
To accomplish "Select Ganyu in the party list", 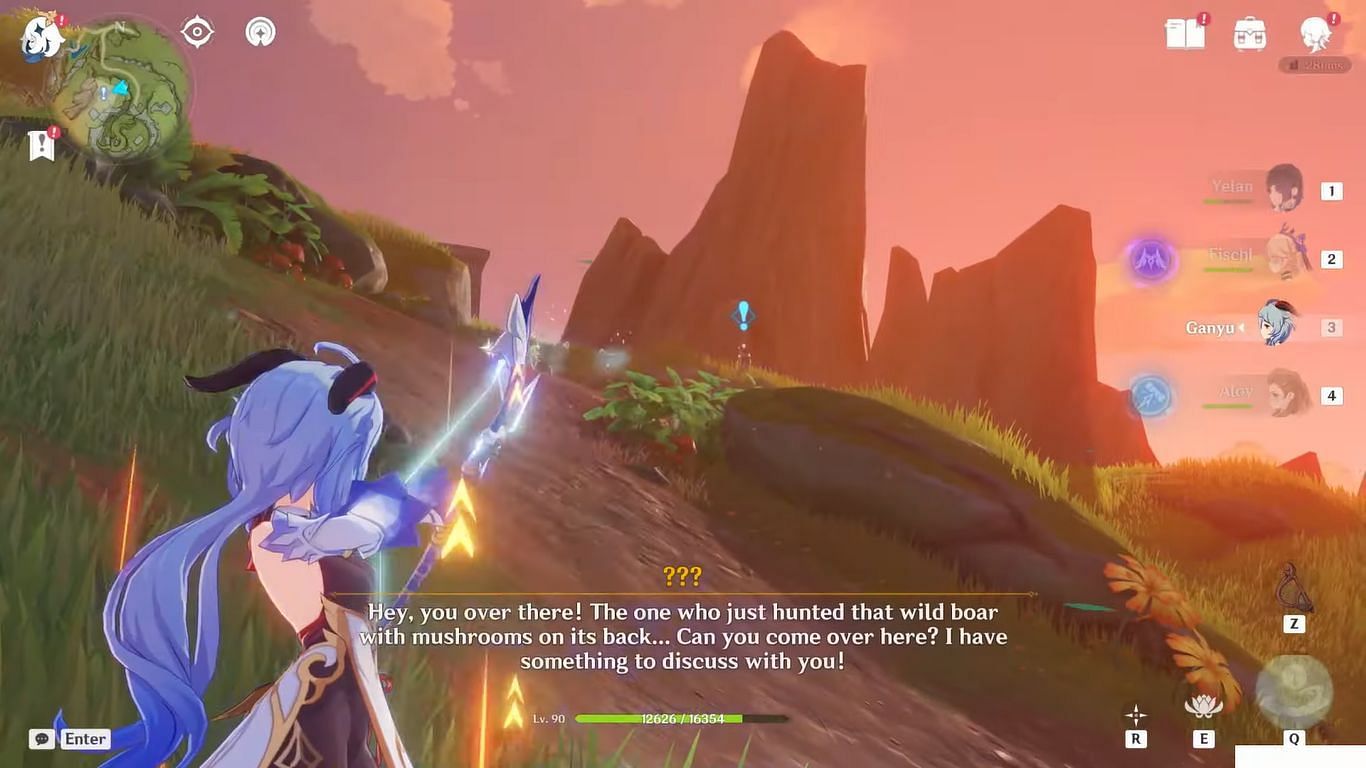I will 1278,325.
